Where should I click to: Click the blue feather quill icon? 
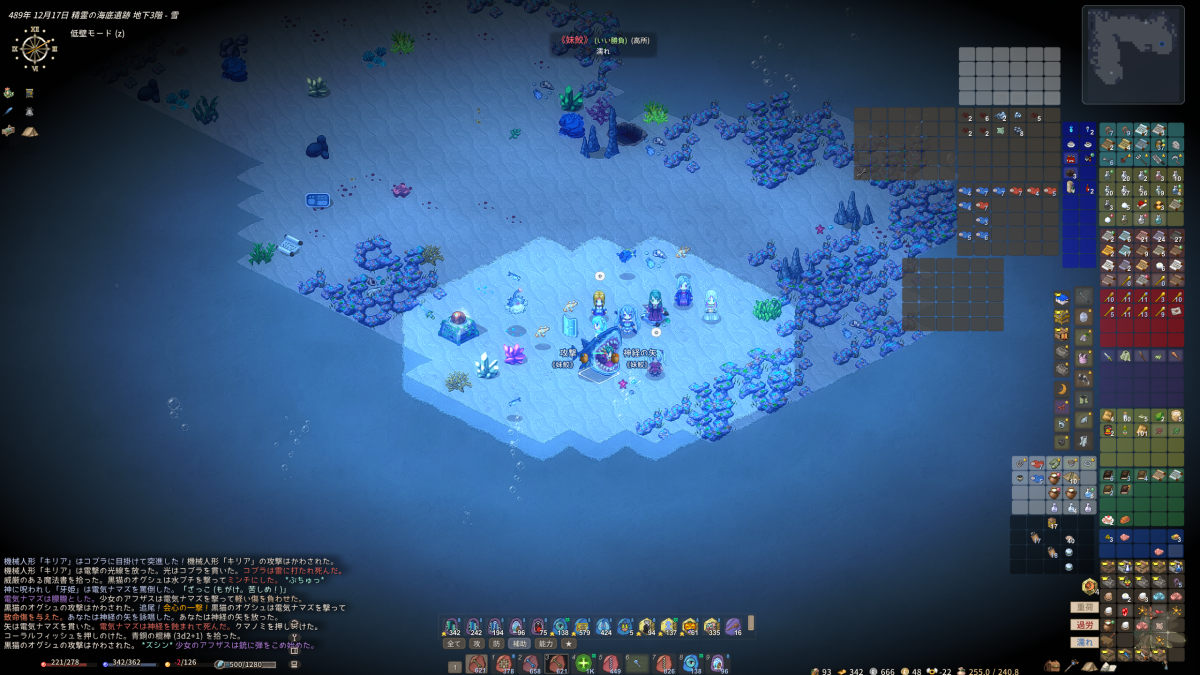(9, 112)
